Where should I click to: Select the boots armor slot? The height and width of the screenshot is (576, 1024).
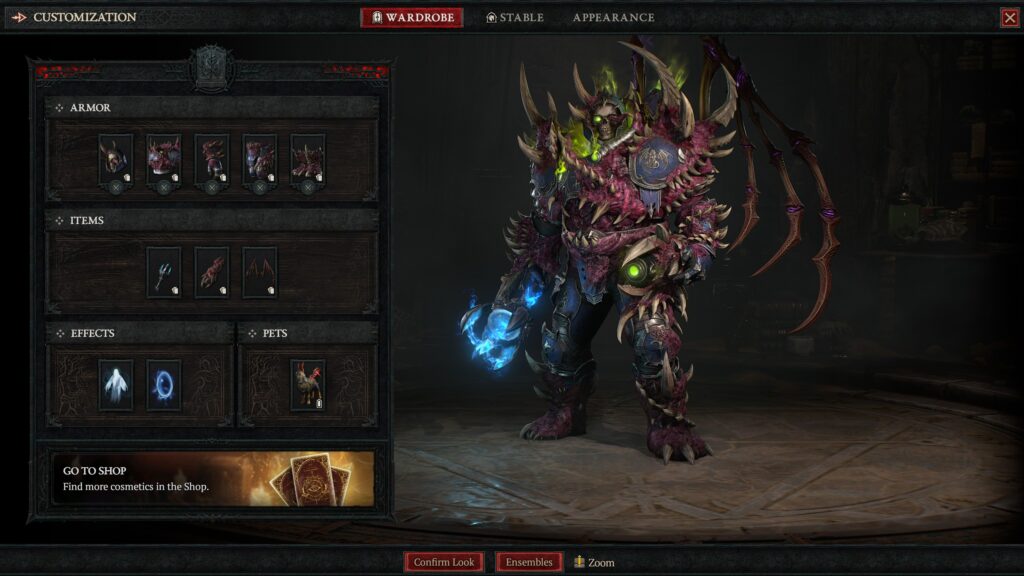click(x=307, y=159)
